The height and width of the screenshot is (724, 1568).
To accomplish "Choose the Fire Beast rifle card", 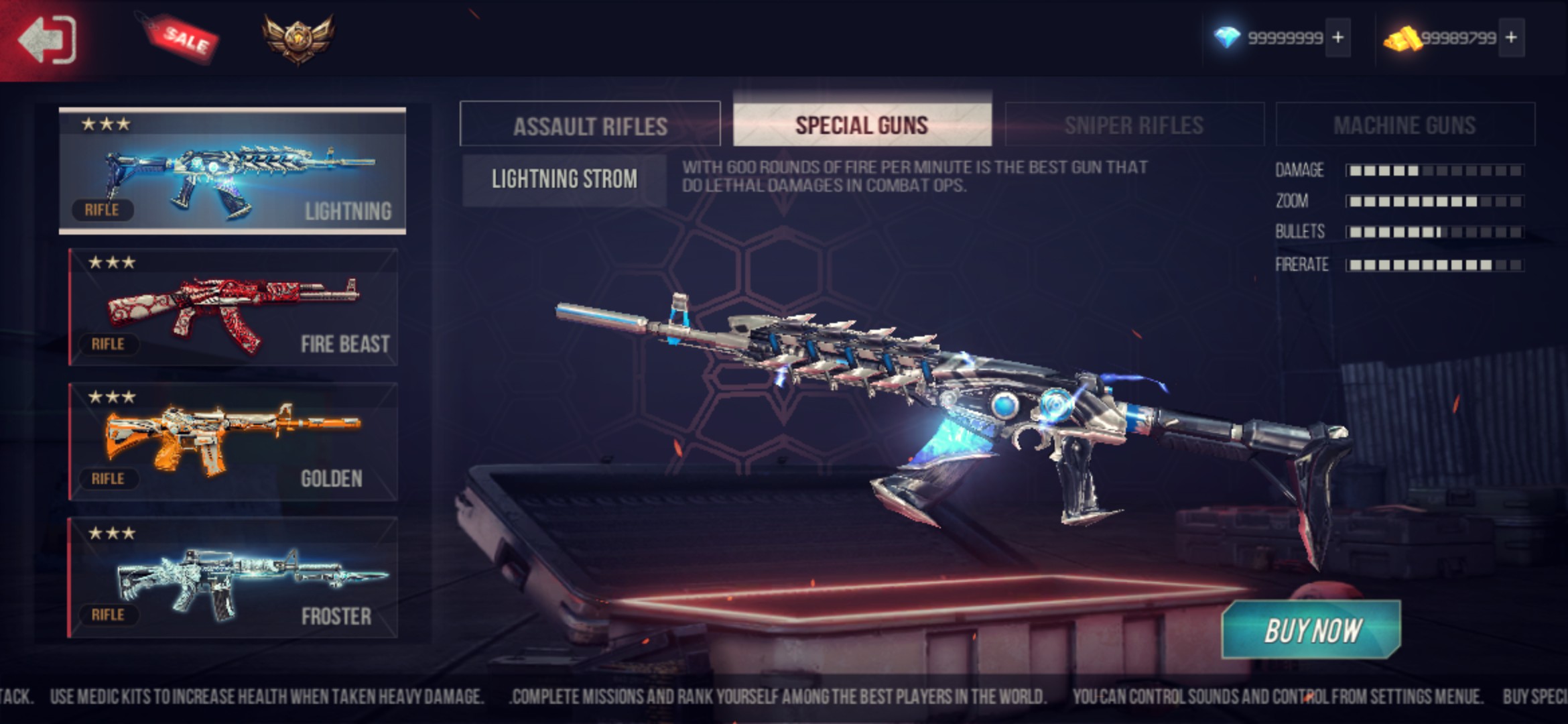I will pyautogui.click(x=233, y=307).
